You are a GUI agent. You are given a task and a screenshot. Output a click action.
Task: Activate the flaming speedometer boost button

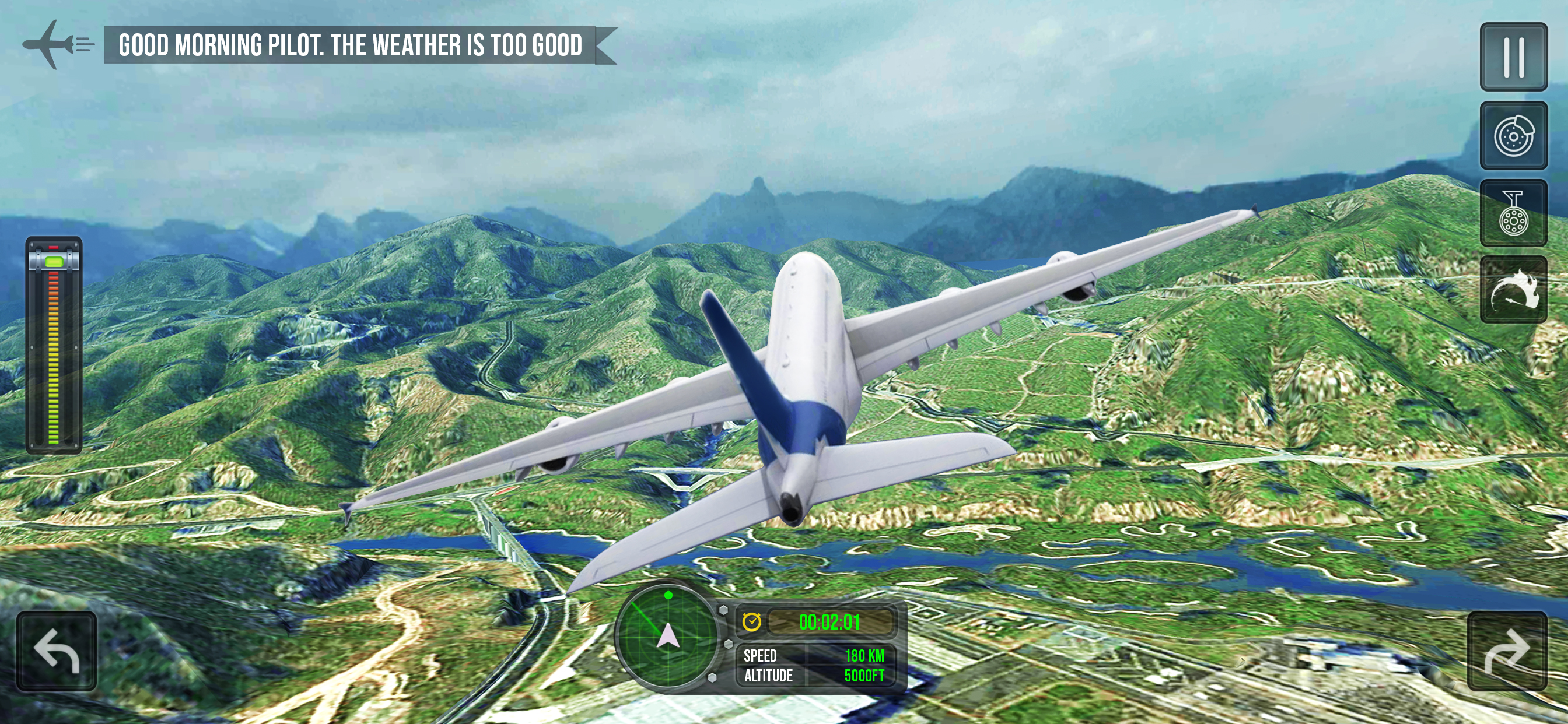pos(1513,290)
